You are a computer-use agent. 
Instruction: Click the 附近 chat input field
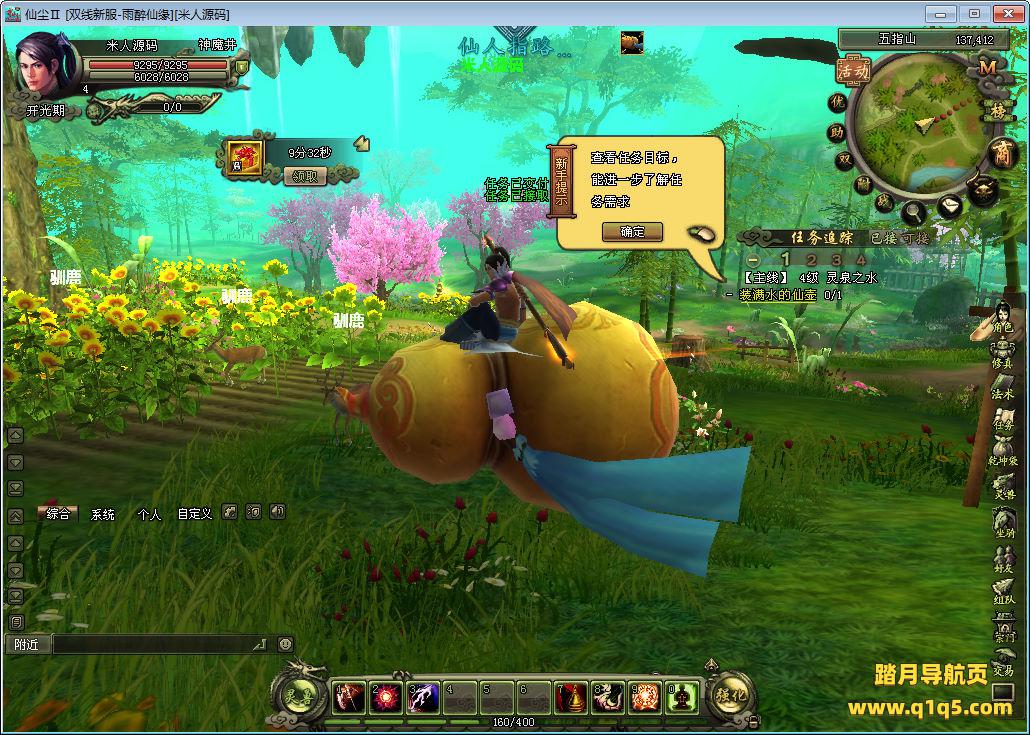coord(160,645)
